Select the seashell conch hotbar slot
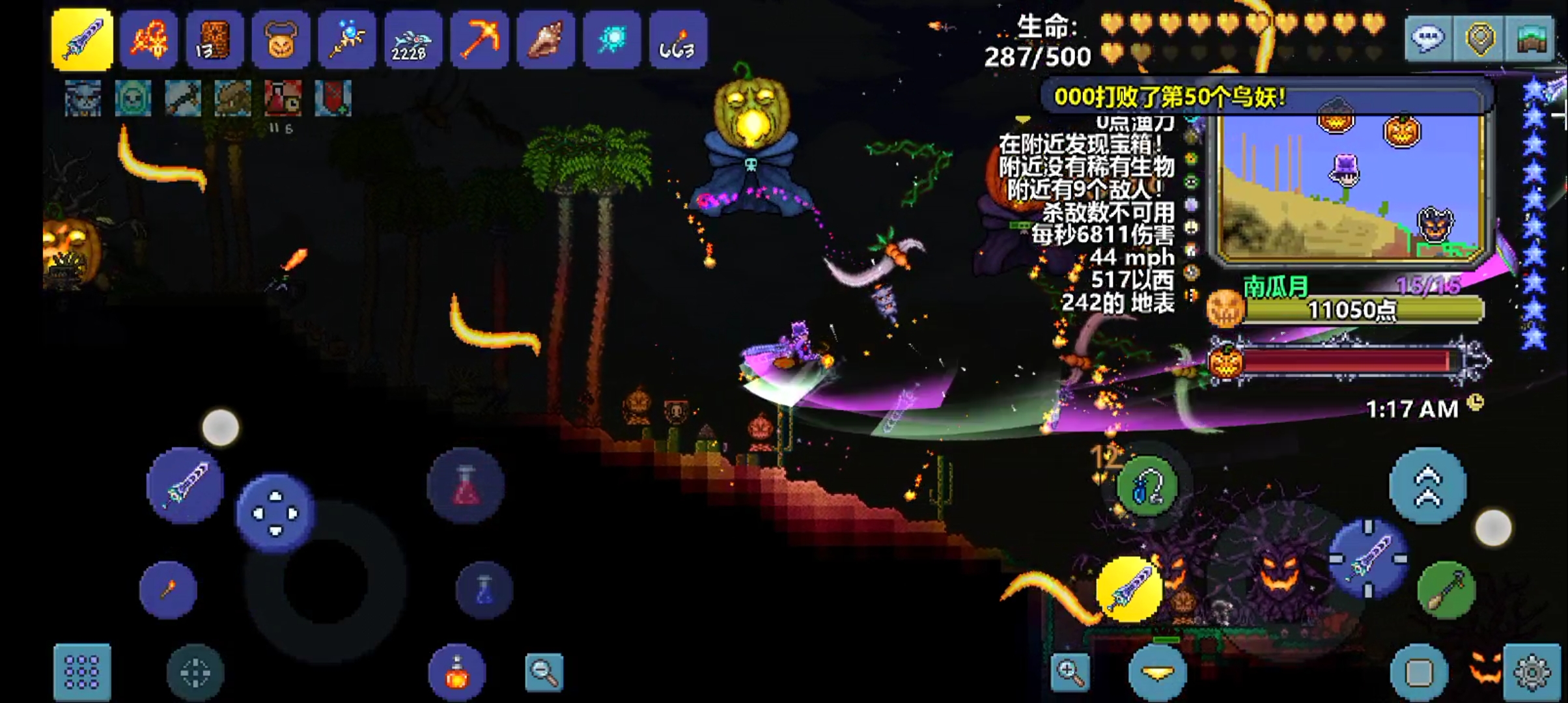 [x=546, y=40]
